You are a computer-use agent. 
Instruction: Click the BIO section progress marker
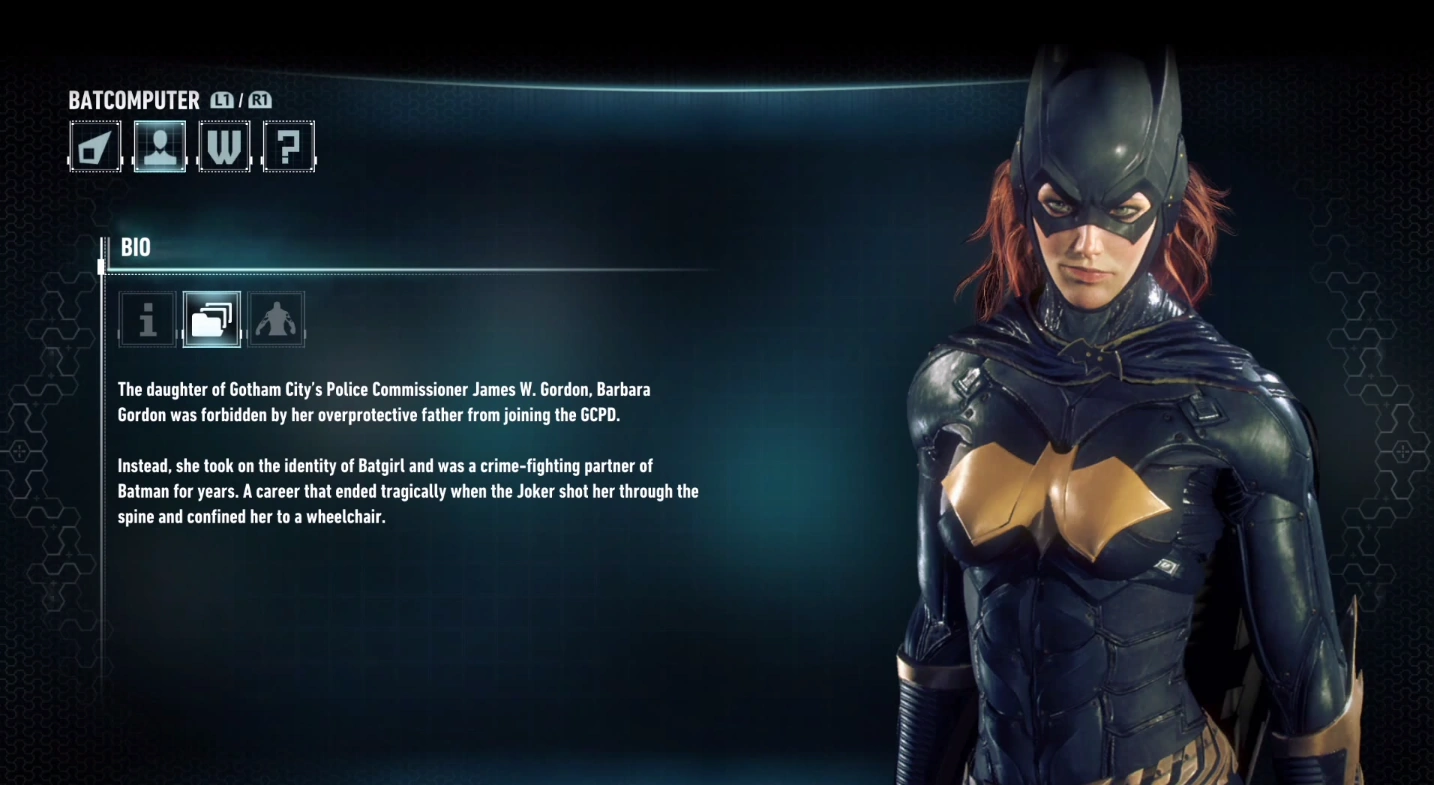pyautogui.click(x=101, y=265)
